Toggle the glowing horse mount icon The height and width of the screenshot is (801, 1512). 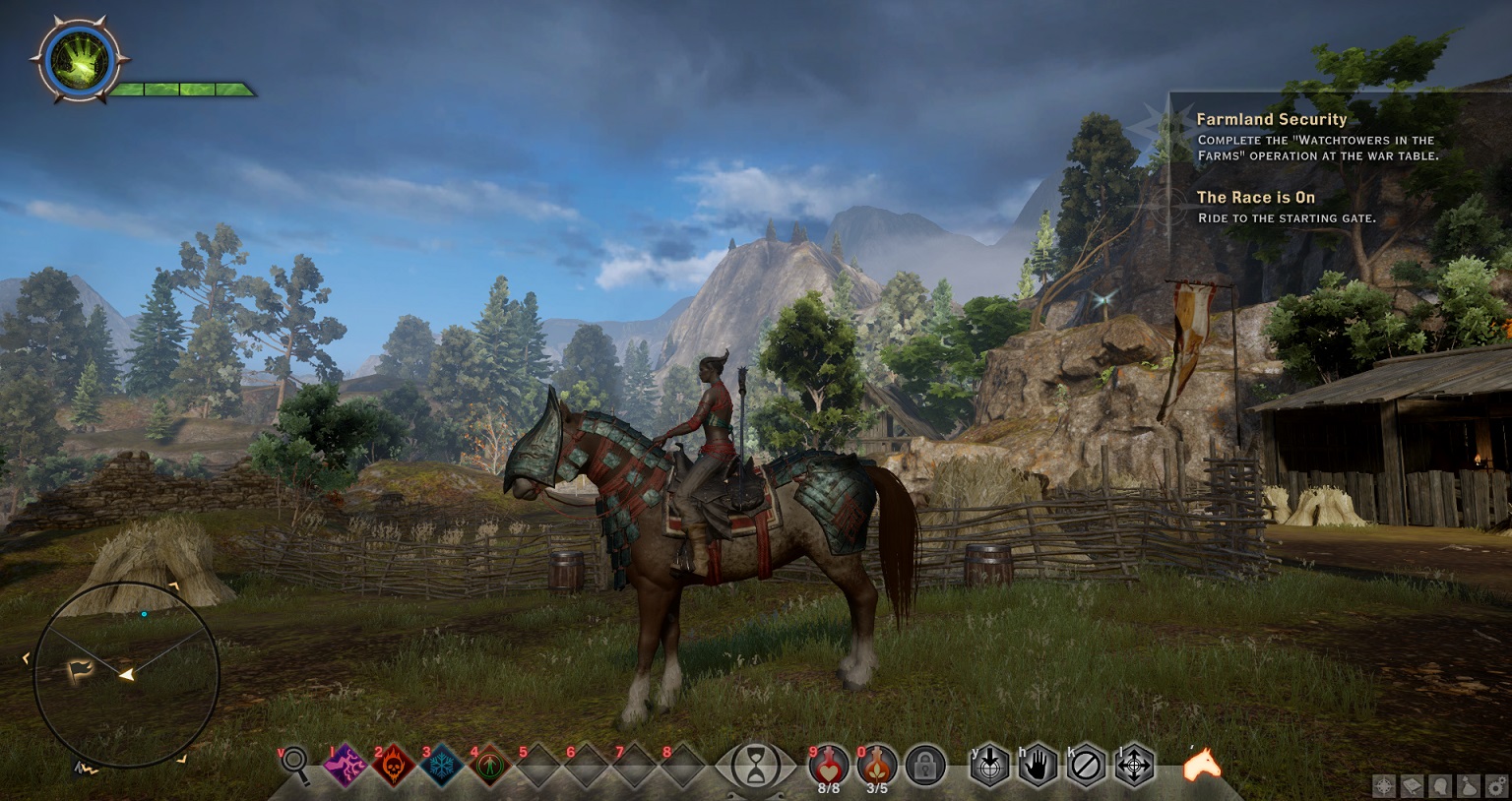(1201, 764)
